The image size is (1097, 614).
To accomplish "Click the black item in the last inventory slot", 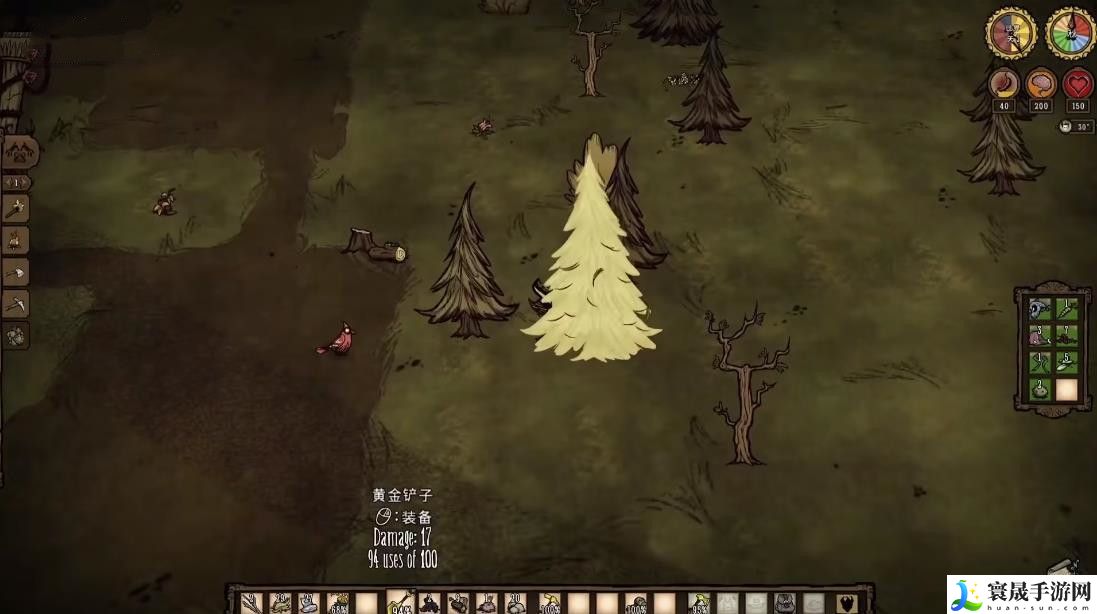I will click(x=846, y=603).
